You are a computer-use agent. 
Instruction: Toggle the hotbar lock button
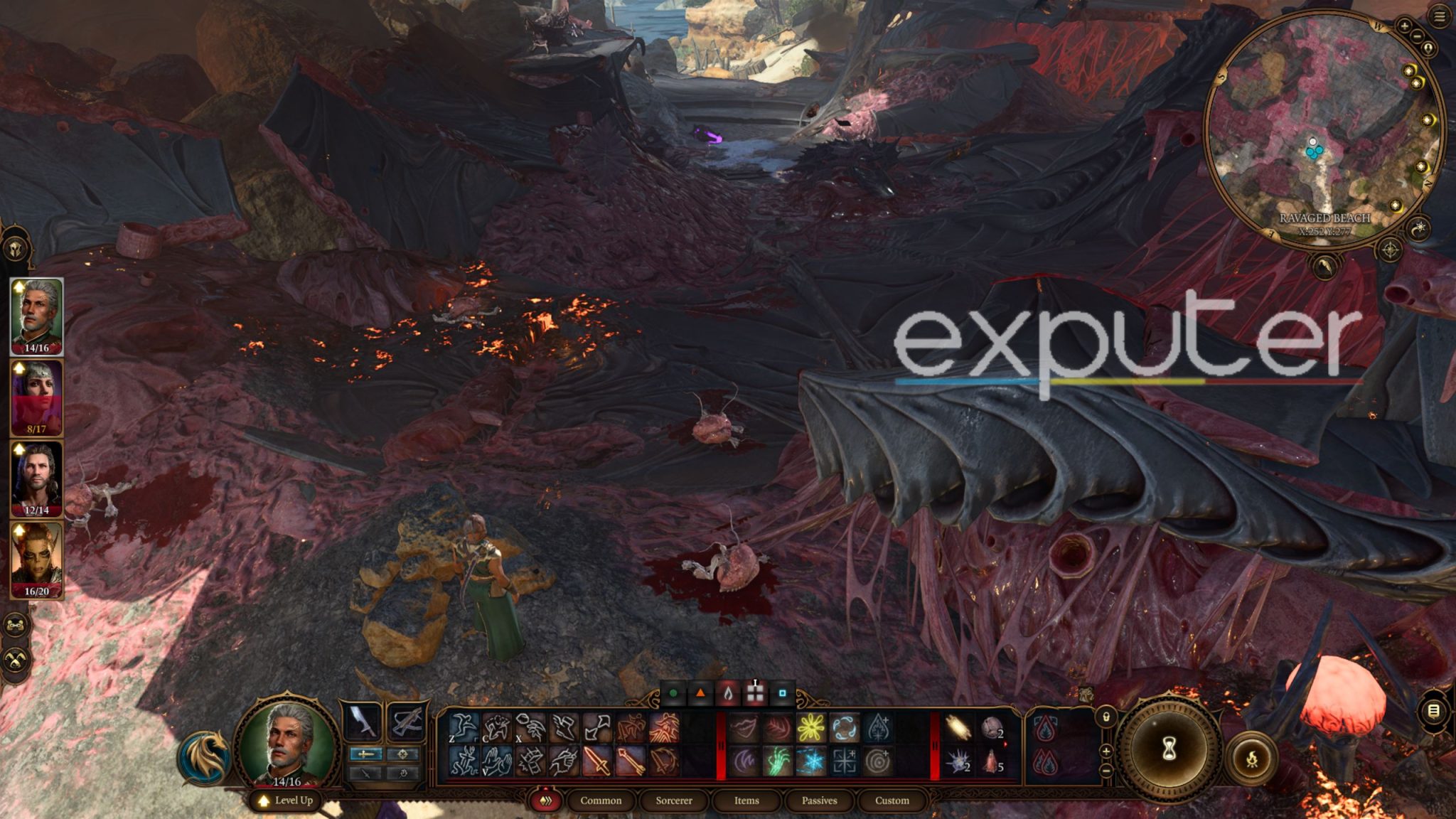1106,717
